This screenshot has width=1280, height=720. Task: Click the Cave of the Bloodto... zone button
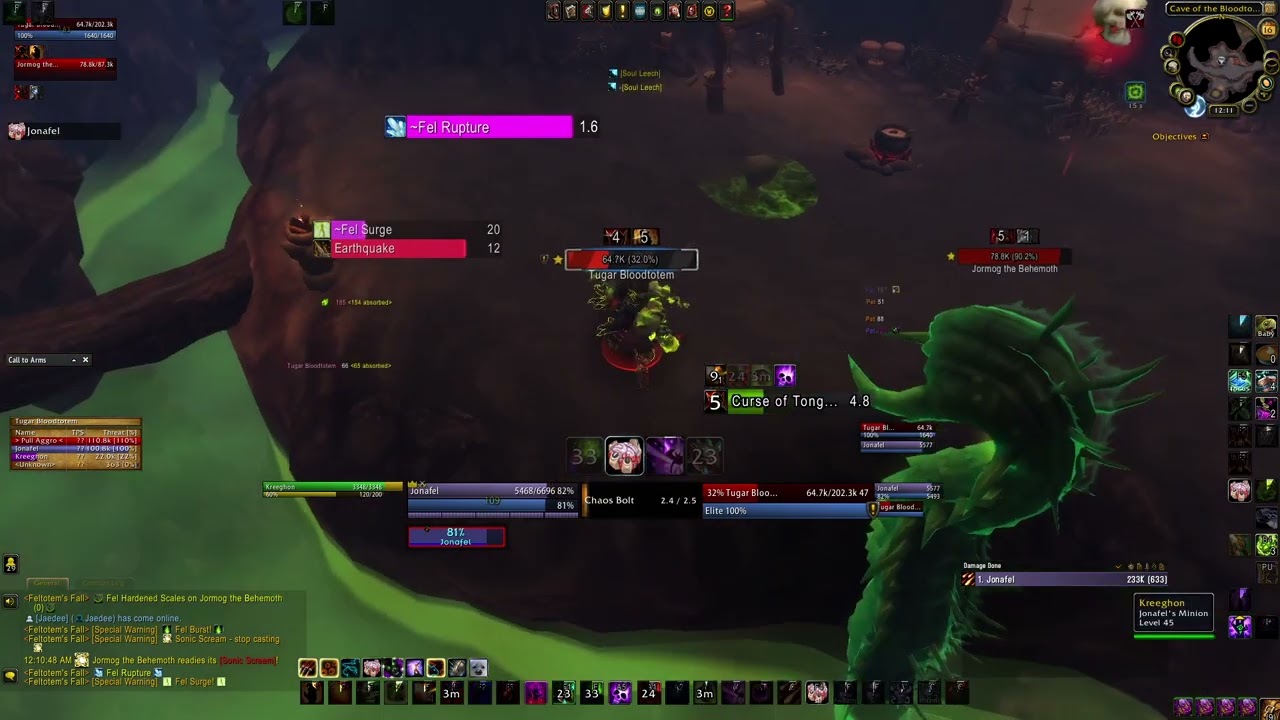click(1212, 8)
